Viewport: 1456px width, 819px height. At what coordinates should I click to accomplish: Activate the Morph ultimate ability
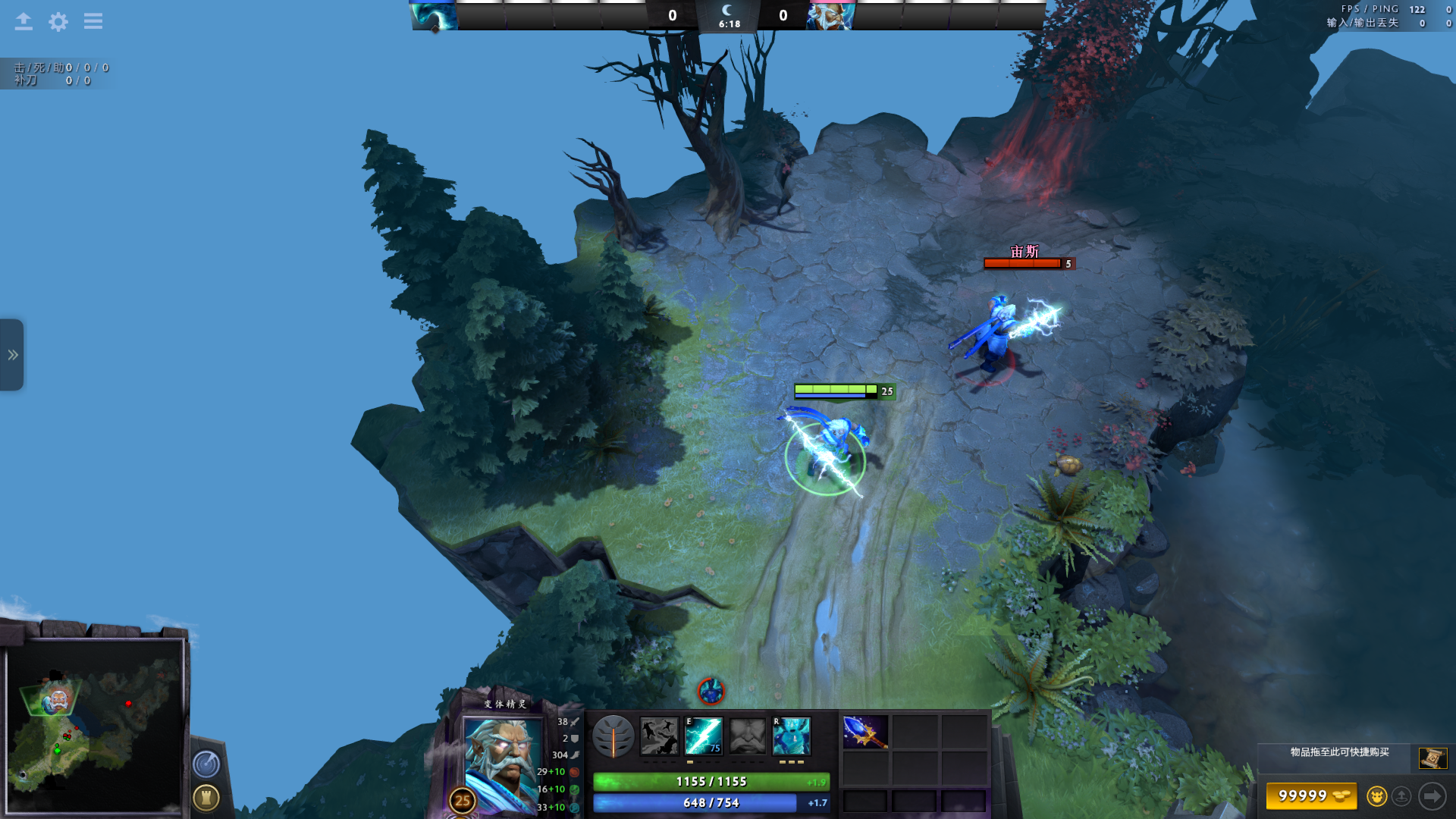(x=792, y=736)
